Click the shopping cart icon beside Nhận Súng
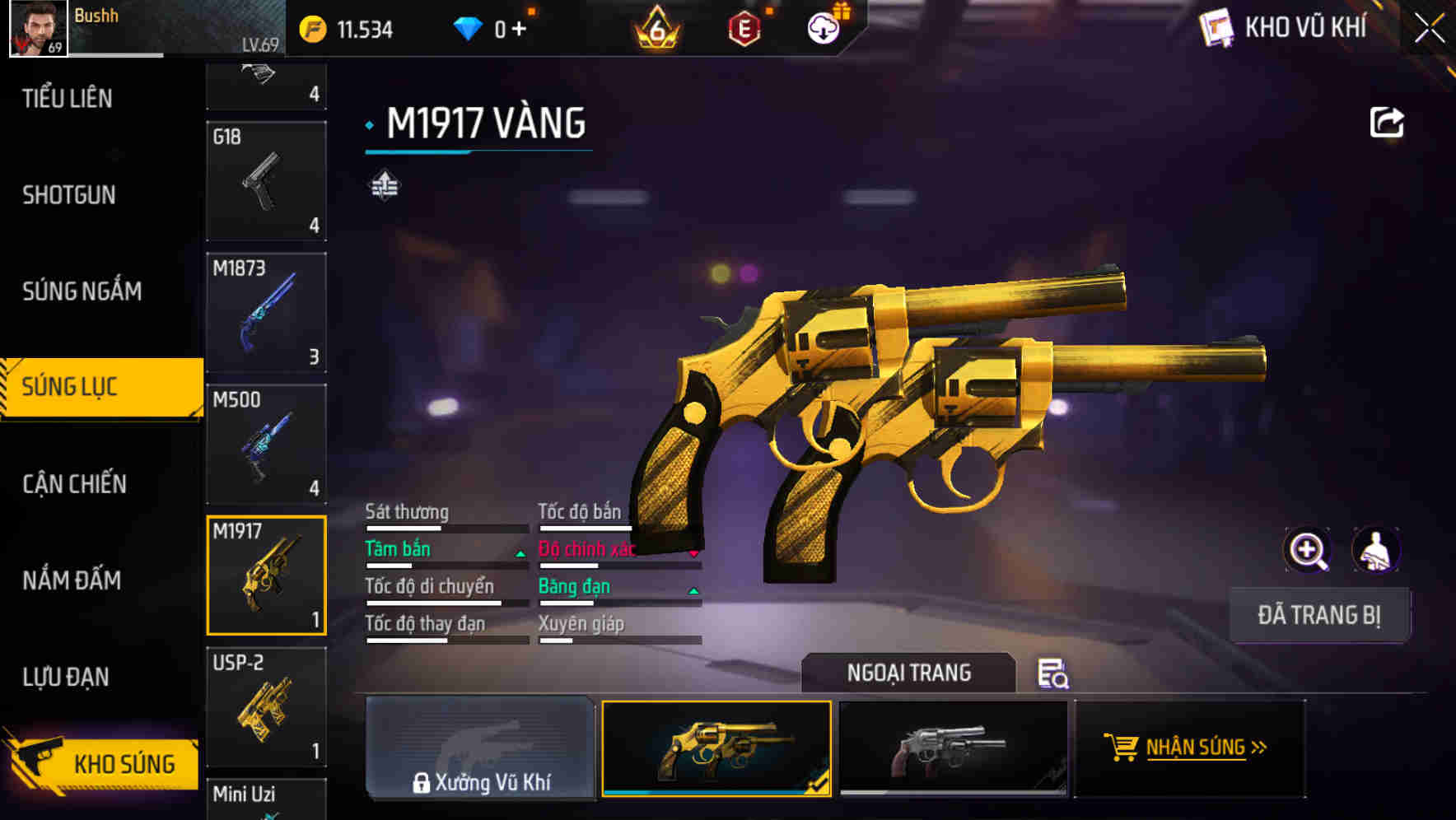1456x820 pixels. point(1121,748)
